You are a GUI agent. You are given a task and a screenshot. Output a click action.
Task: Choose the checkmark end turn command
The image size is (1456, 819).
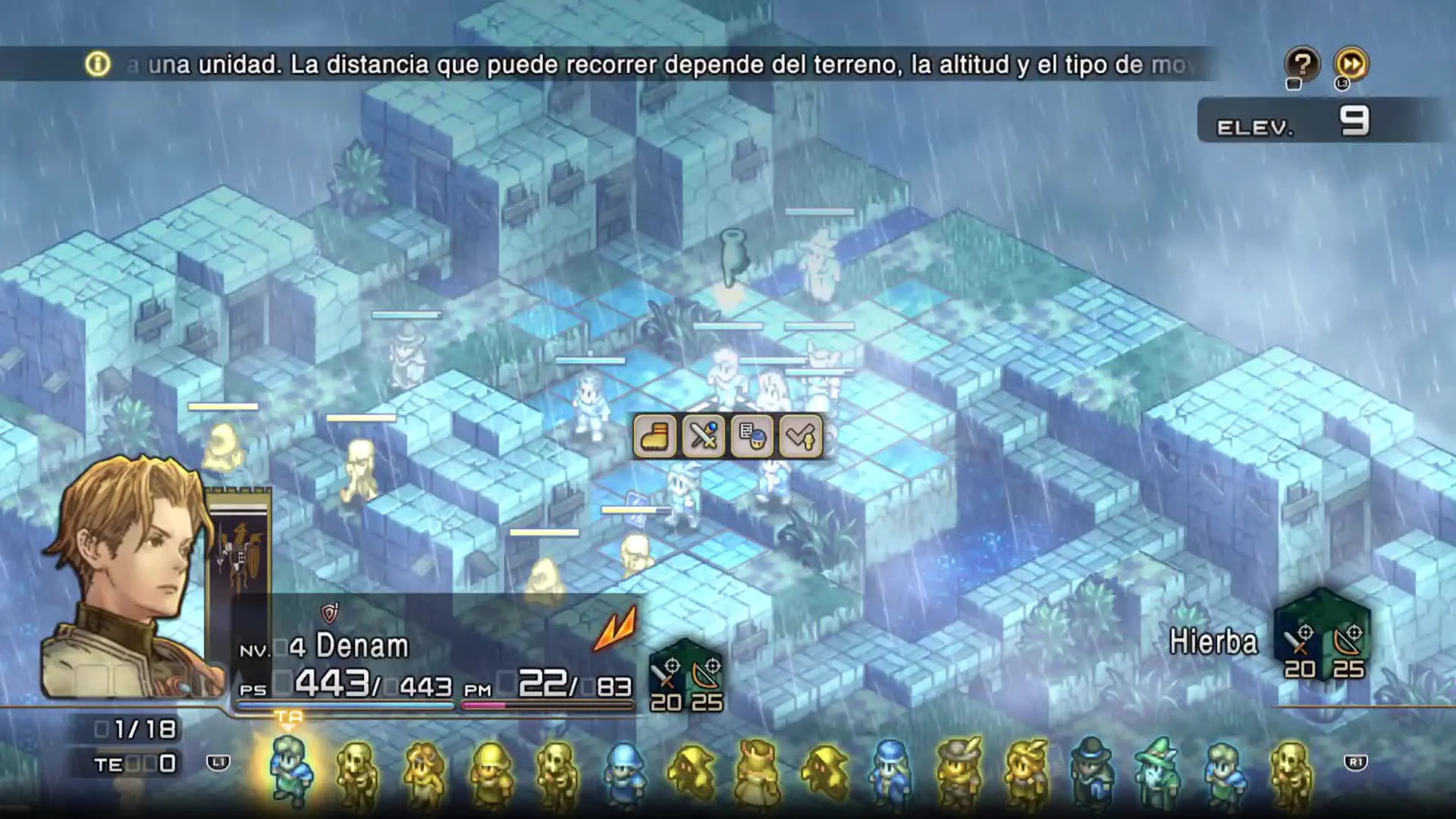tap(800, 437)
